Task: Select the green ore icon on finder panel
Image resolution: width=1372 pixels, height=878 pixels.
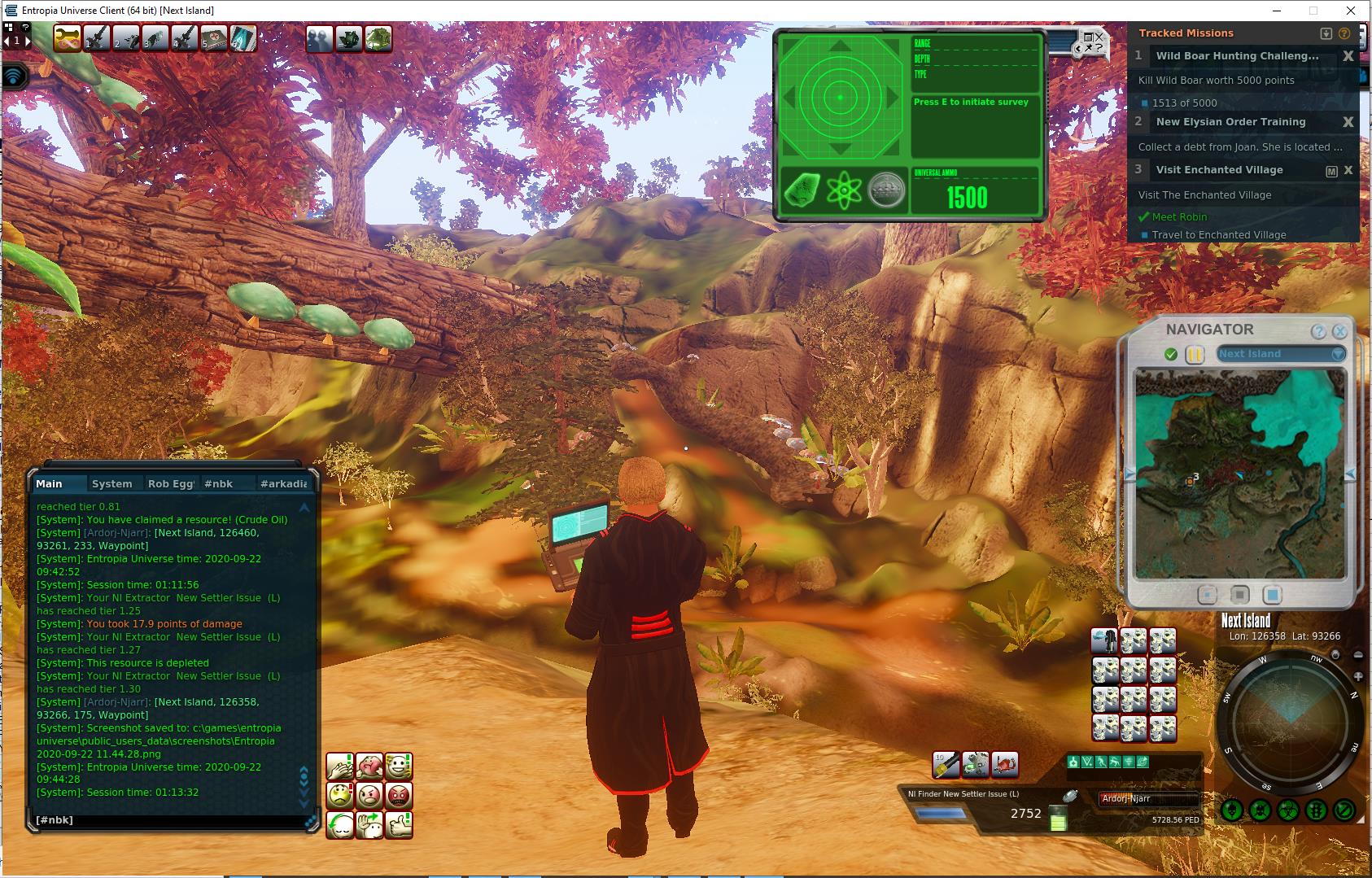Action: tap(802, 191)
